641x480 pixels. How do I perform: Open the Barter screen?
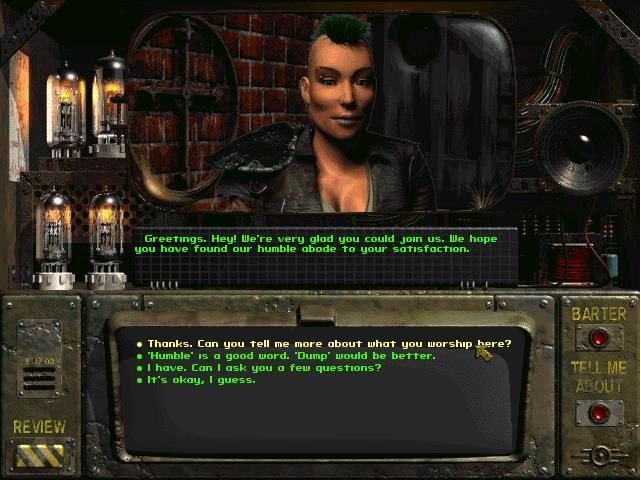coord(598,339)
